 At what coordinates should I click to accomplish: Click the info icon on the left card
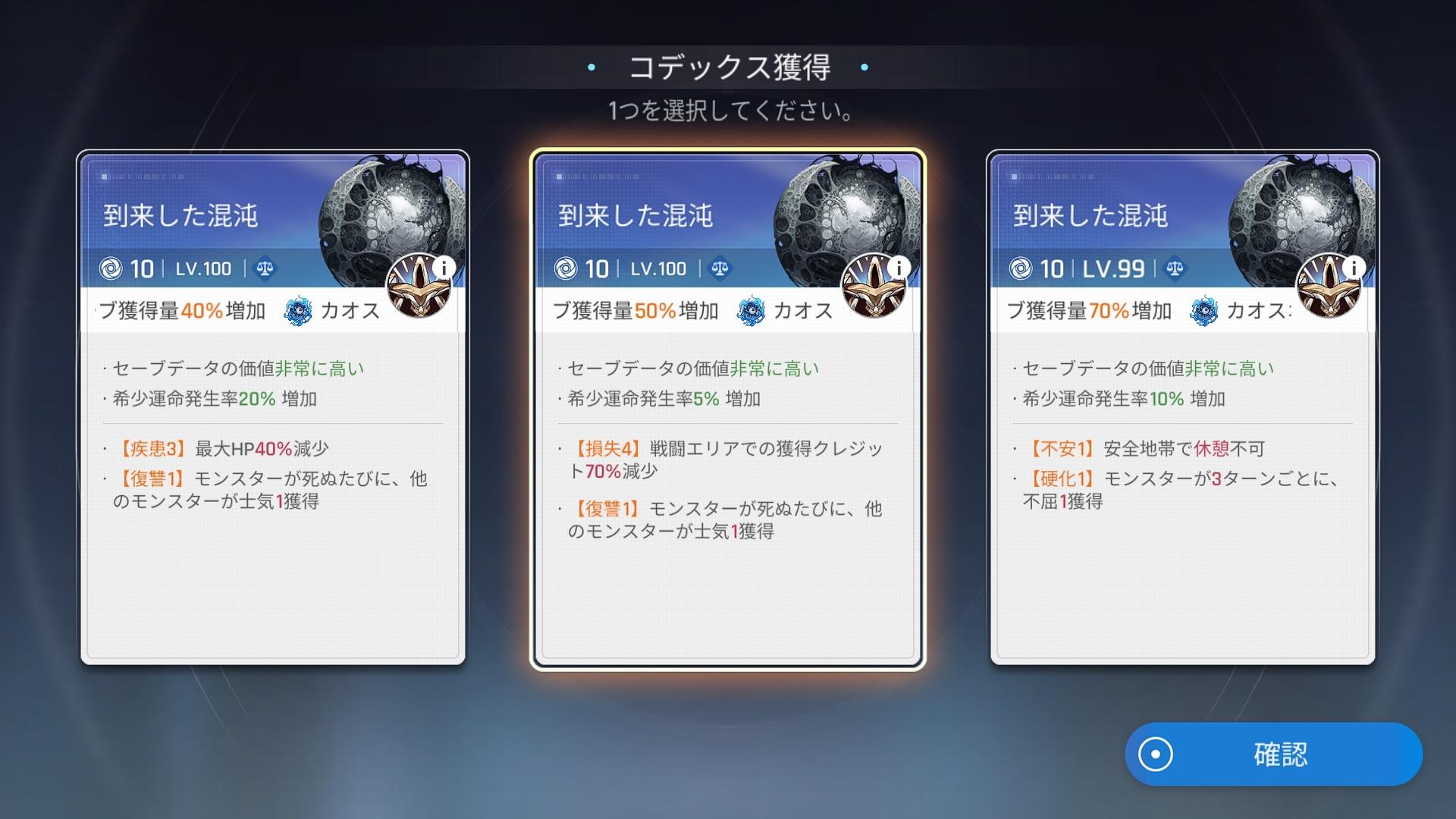444,266
